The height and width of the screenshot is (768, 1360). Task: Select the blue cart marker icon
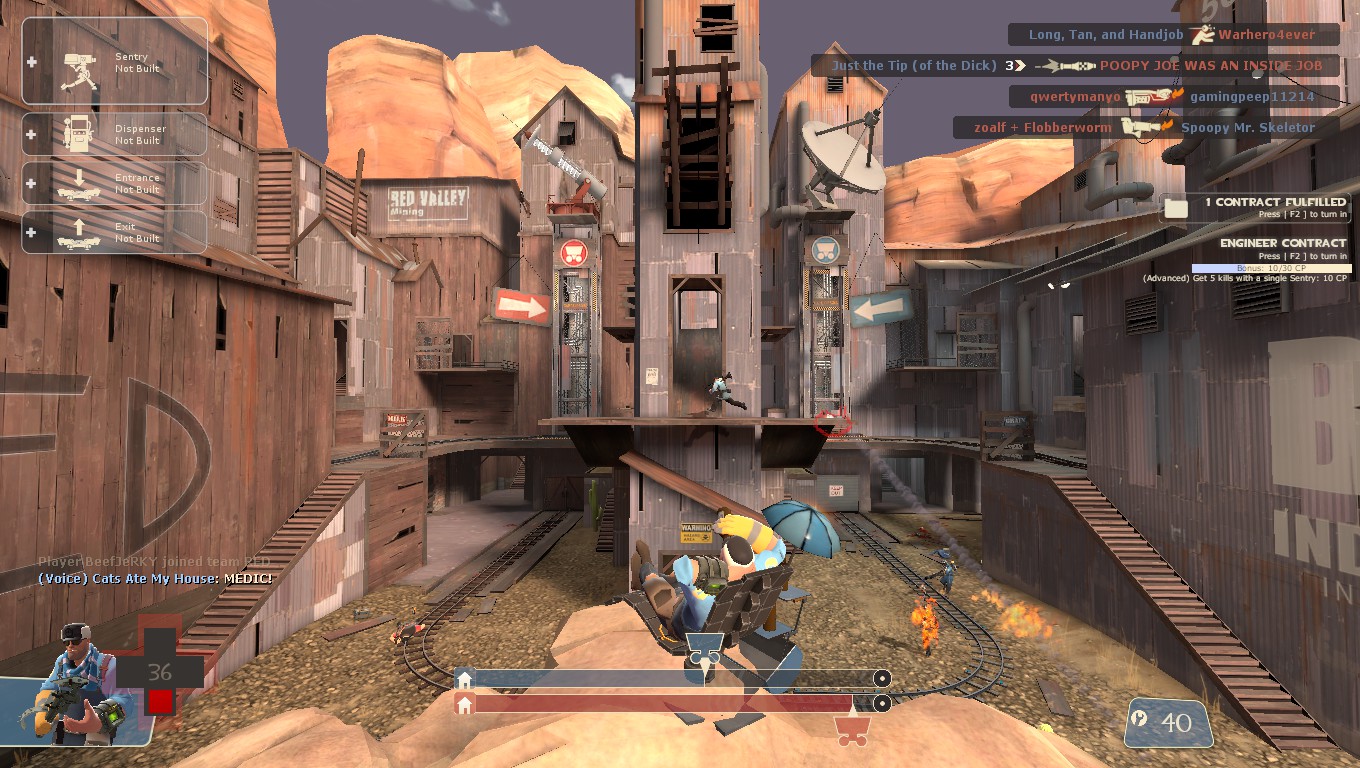[704, 648]
